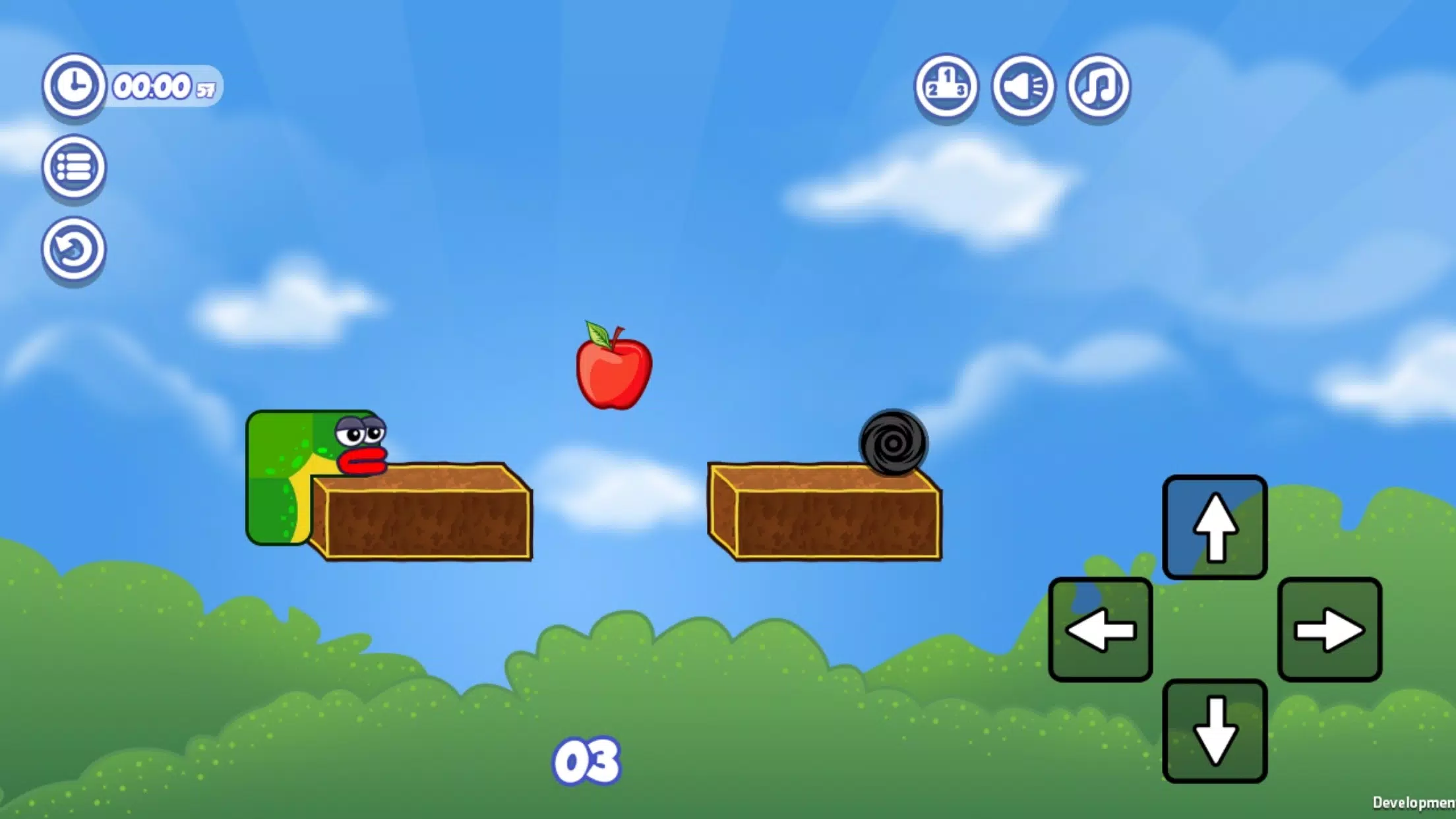Click the timer reading 00:00
Screen dimensions: 1456x819
click(x=153, y=86)
